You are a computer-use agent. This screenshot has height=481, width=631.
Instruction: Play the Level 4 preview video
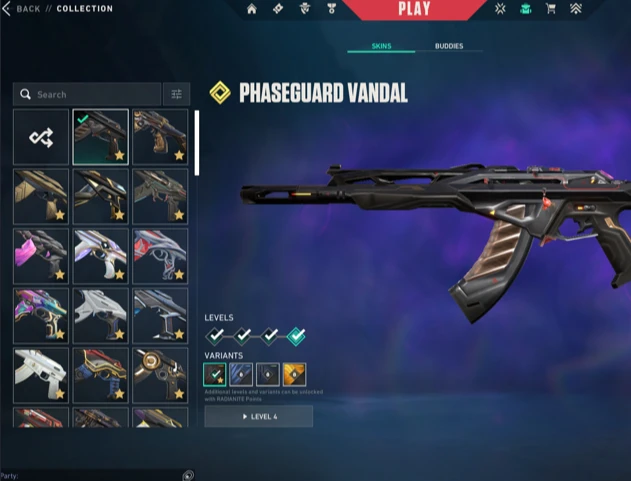pos(259,416)
